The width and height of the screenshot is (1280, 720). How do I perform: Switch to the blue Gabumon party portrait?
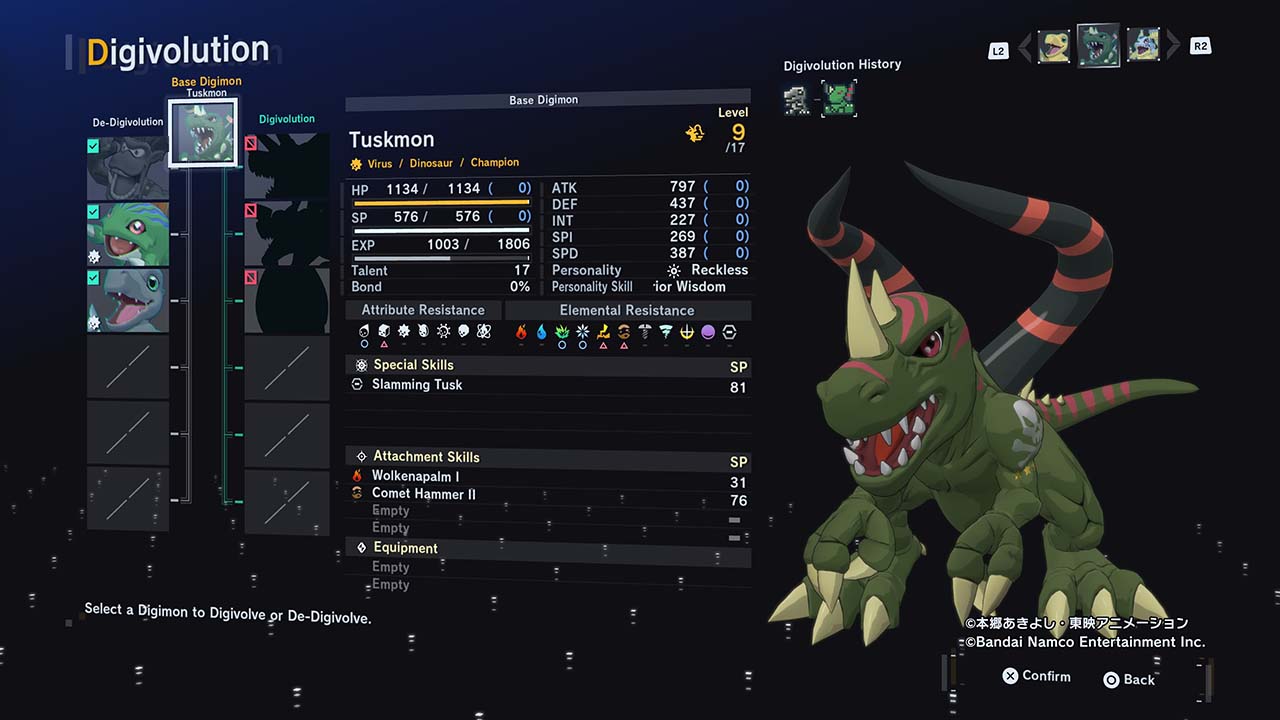pyautogui.click(x=1143, y=46)
